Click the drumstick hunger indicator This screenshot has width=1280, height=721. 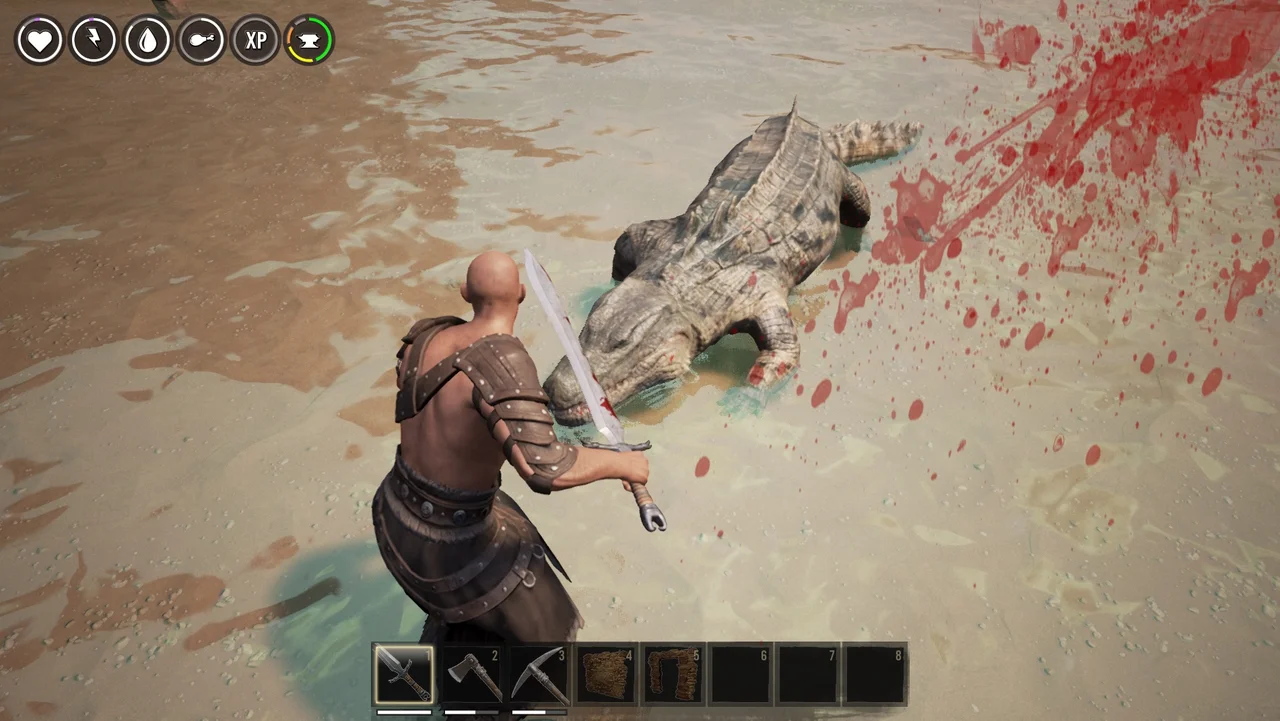(x=201, y=40)
